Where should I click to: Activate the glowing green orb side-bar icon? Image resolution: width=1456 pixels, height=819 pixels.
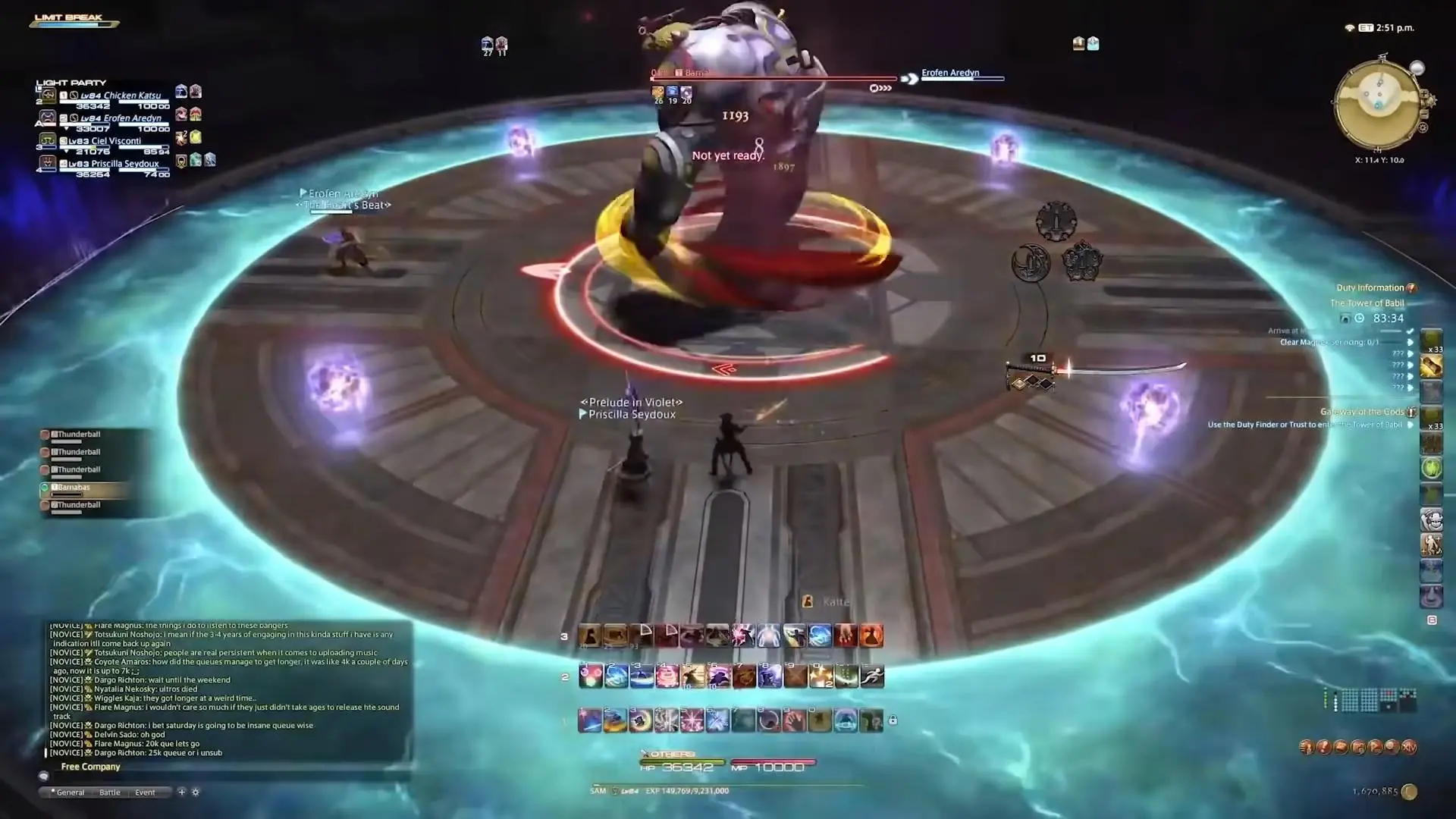point(1431,469)
